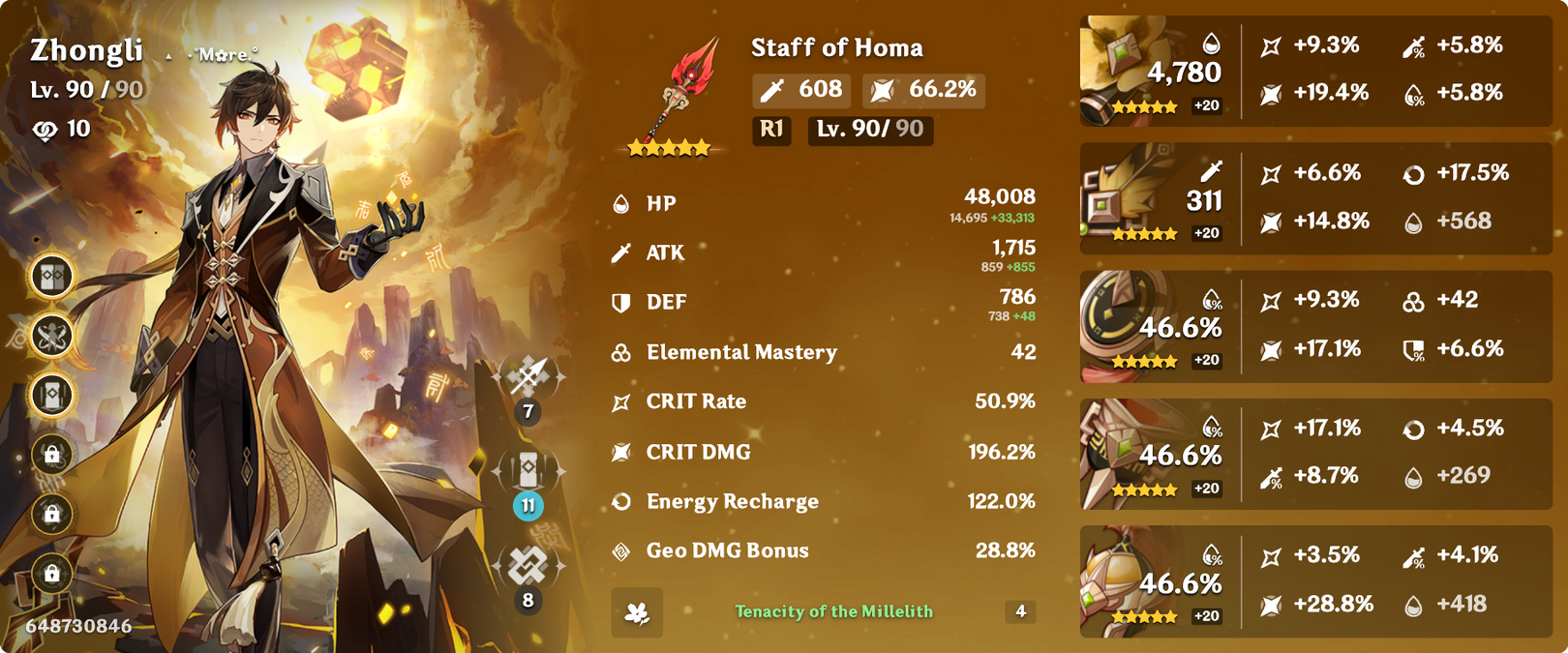Viewport: 1568px width, 653px height.
Task: Open the level 8 elemental burst talent
Action: [x=528, y=565]
